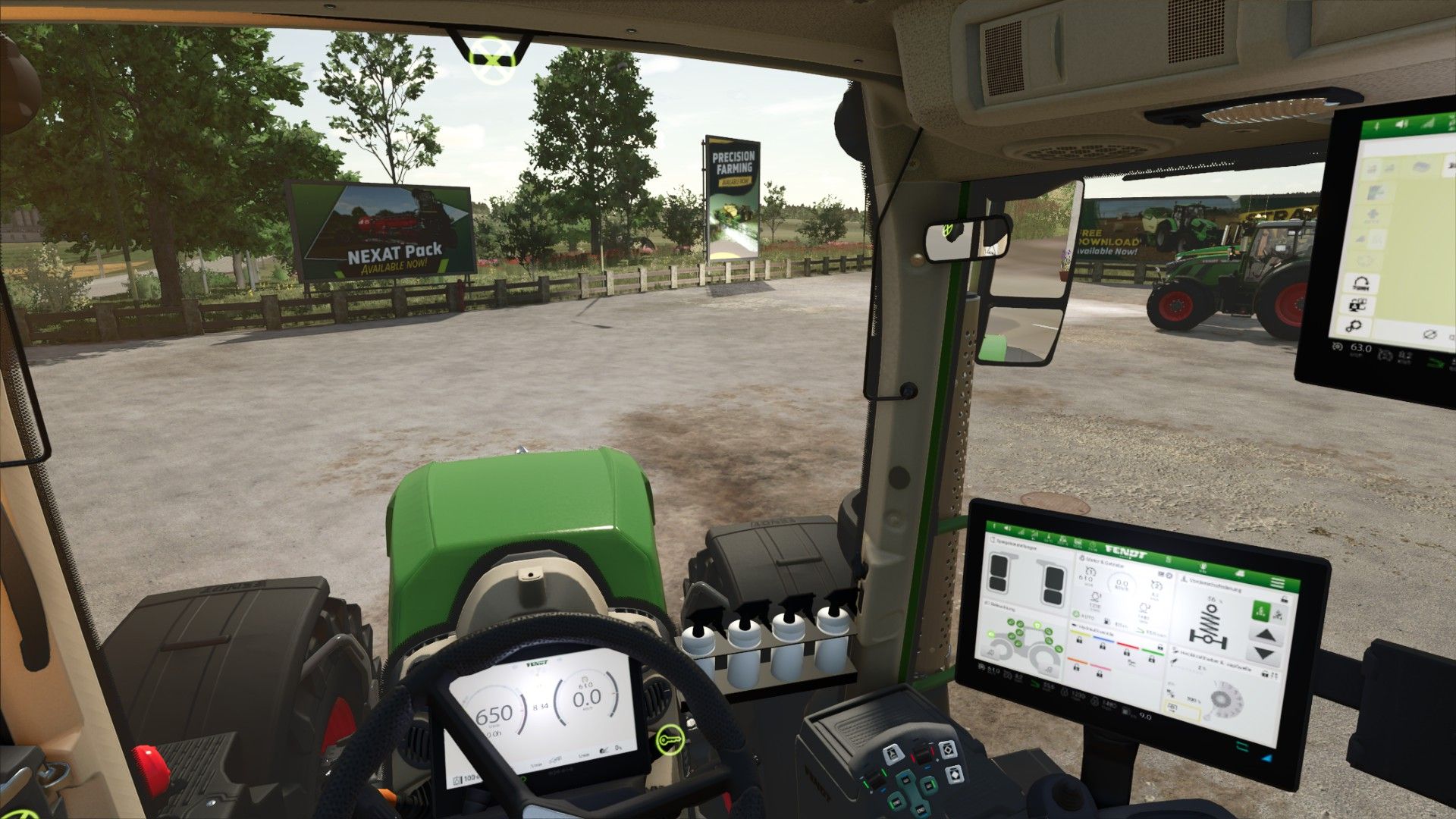The height and width of the screenshot is (819, 1456).
Task: Open the hamburger menu on the Vorderachsfederung panel
Action: (x=1277, y=582)
